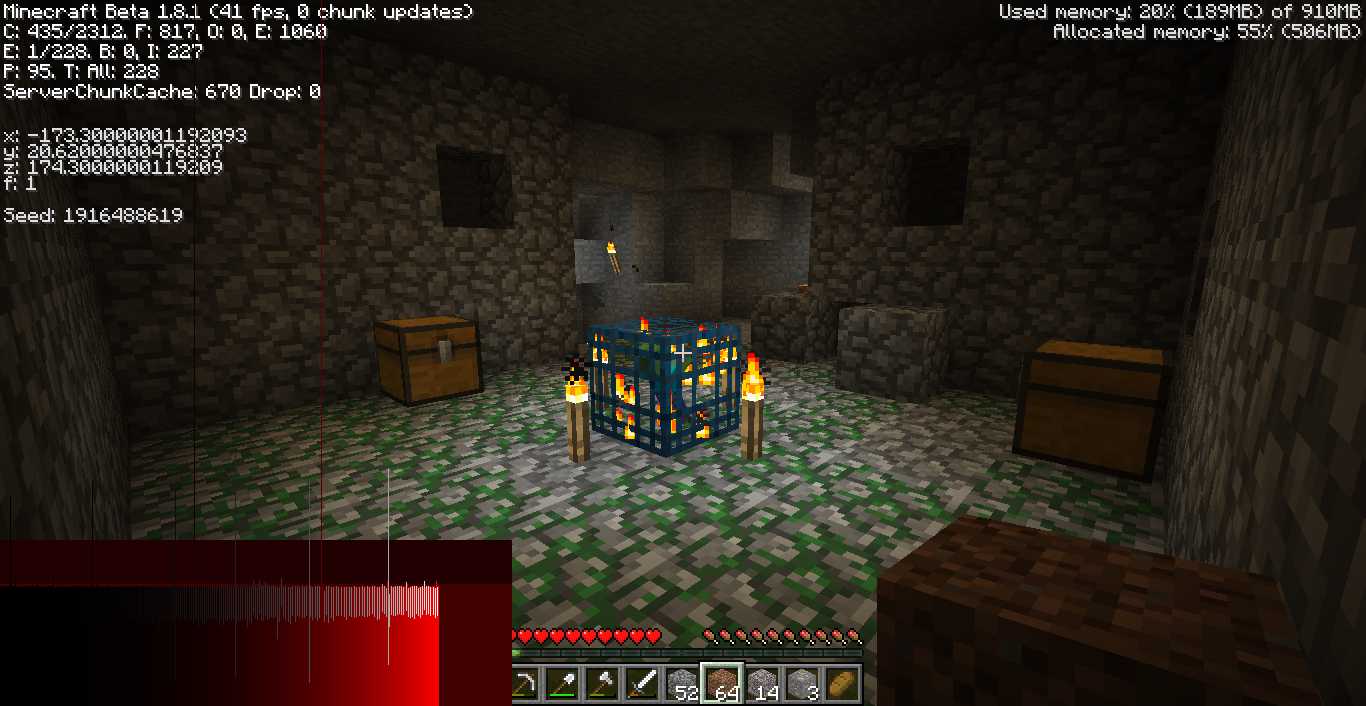Viewport: 1366px width, 706px height.
Task: Select the iron shovel hotbar slot
Action: click(x=563, y=683)
